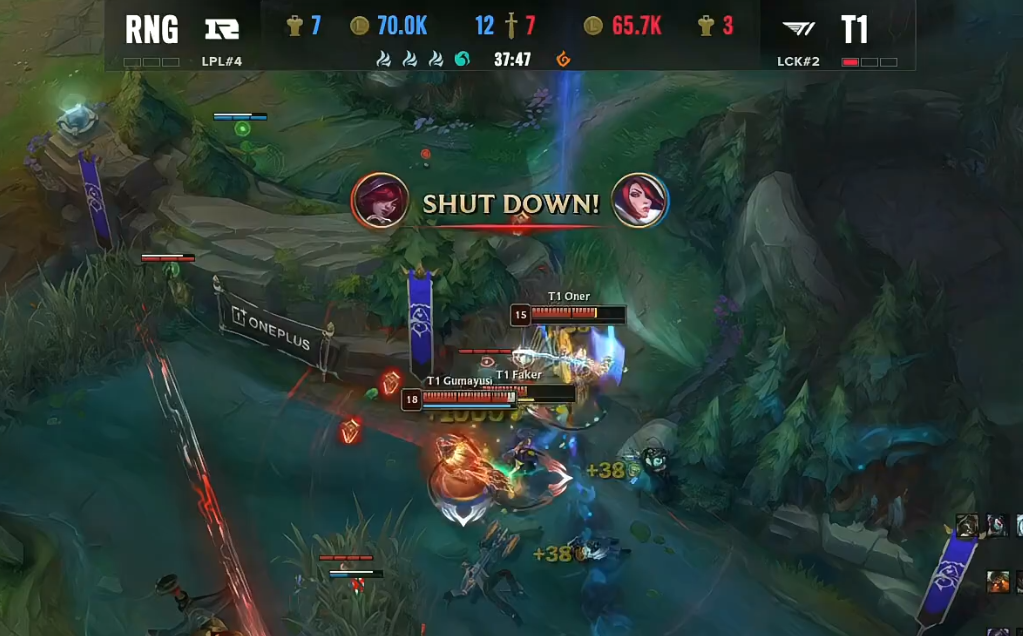Click the T1 team logo

pos(798,29)
